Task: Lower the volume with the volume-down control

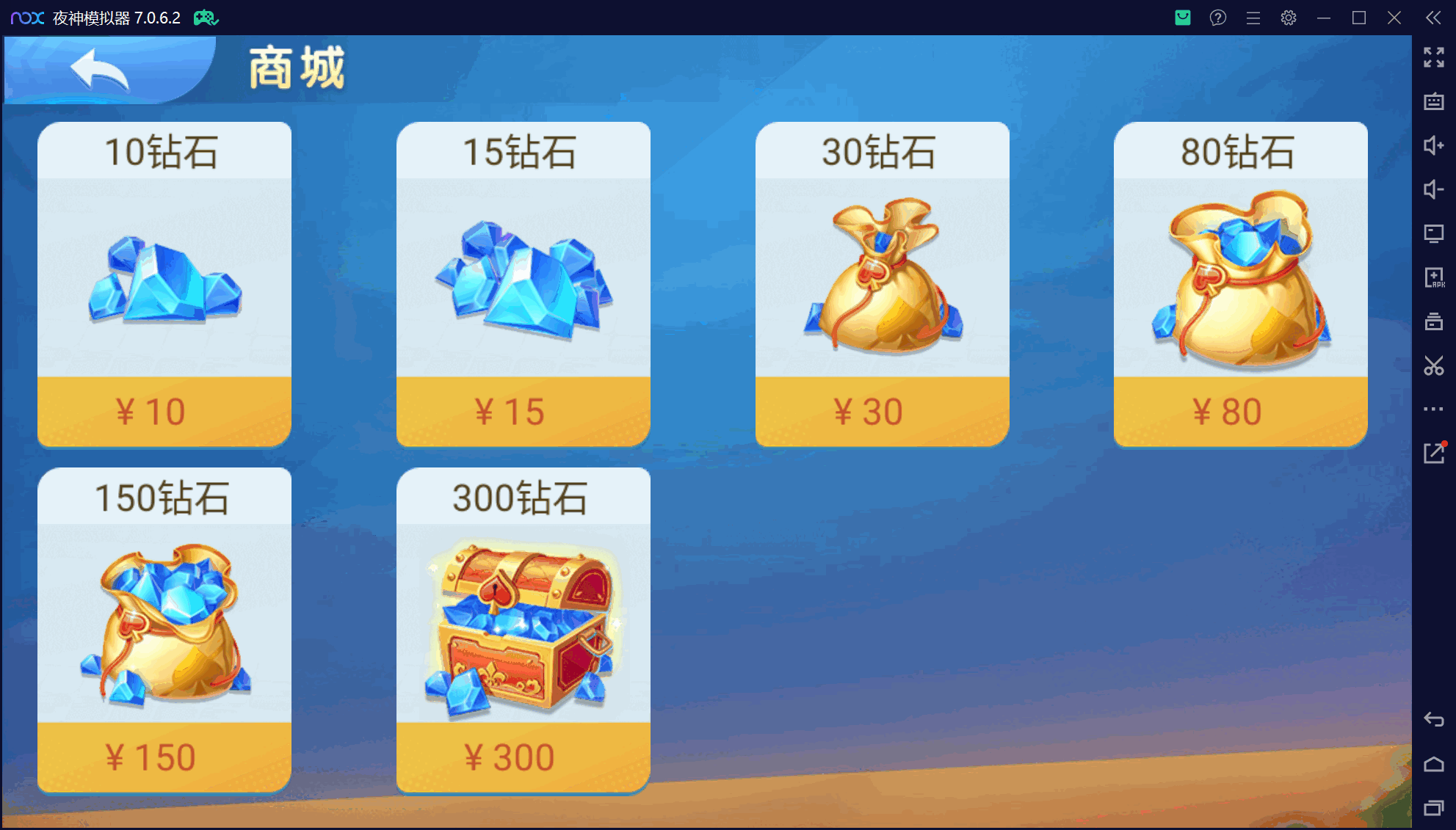Action: (x=1434, y=190)
